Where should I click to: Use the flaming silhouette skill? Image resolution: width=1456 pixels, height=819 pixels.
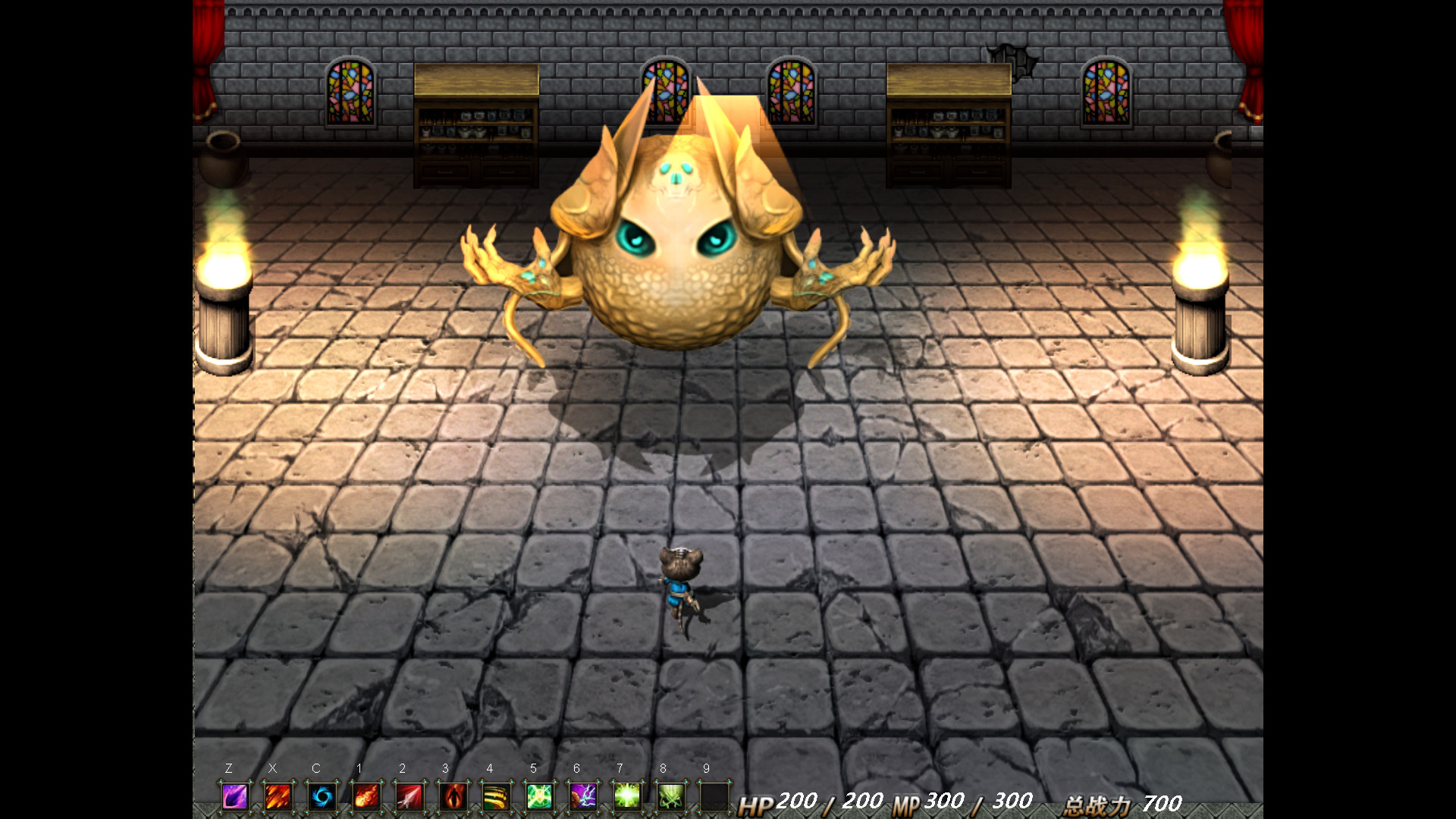point(453,796)
